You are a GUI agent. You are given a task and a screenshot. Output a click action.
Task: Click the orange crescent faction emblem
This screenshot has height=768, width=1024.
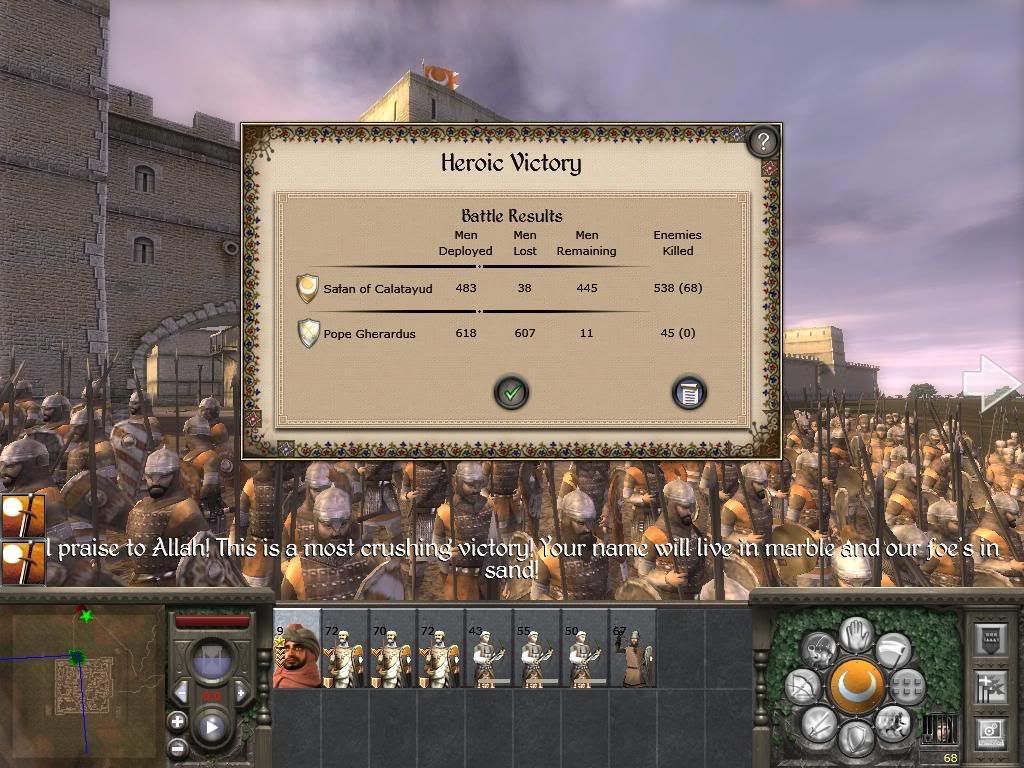click(856, 687)
